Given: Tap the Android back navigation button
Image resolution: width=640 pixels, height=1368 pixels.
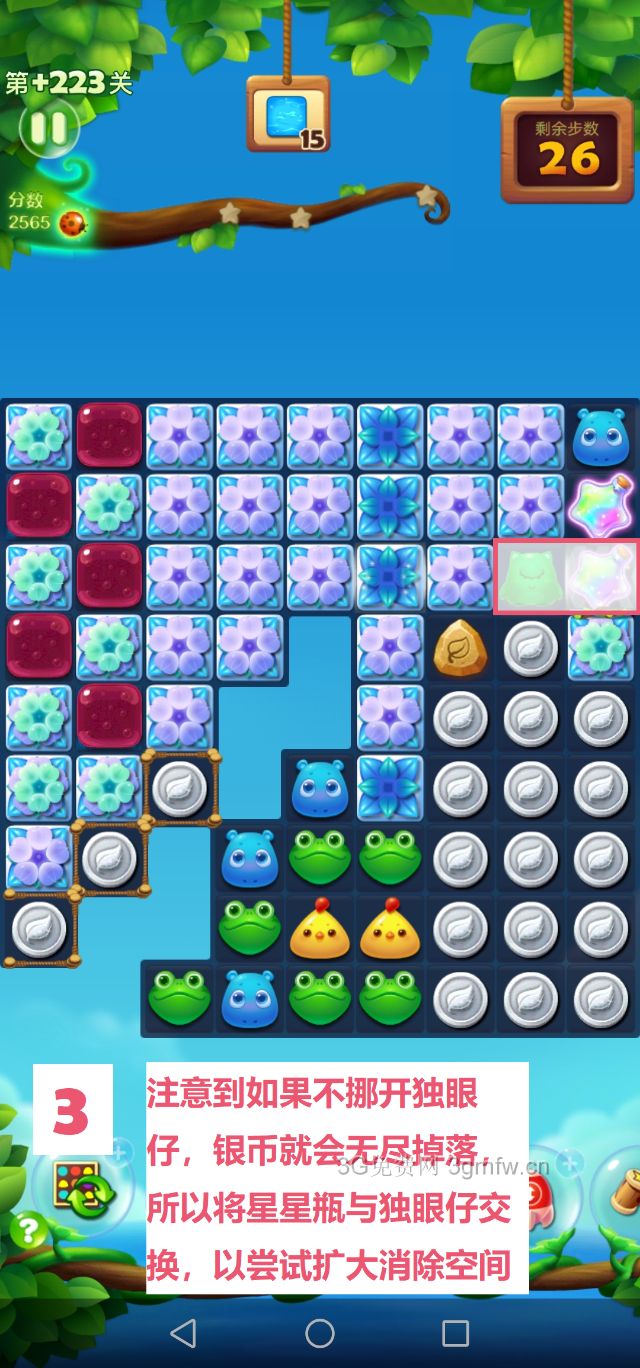Looking at the screenshot, I should tap(183, 1332).
